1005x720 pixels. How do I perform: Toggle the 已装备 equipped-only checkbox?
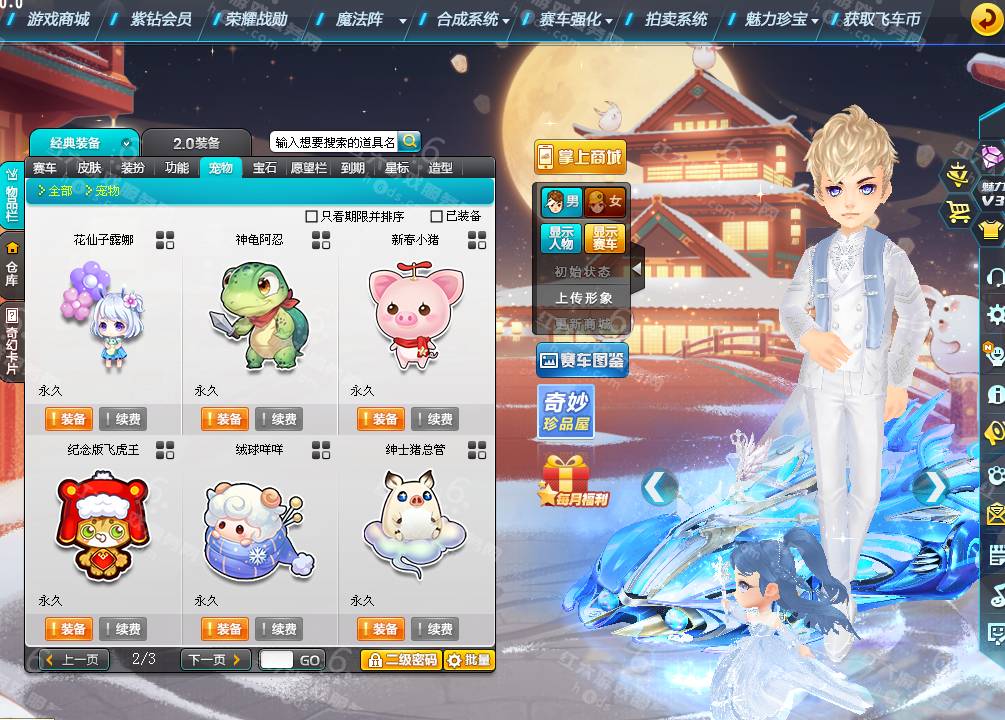click(x=436, y=216)
